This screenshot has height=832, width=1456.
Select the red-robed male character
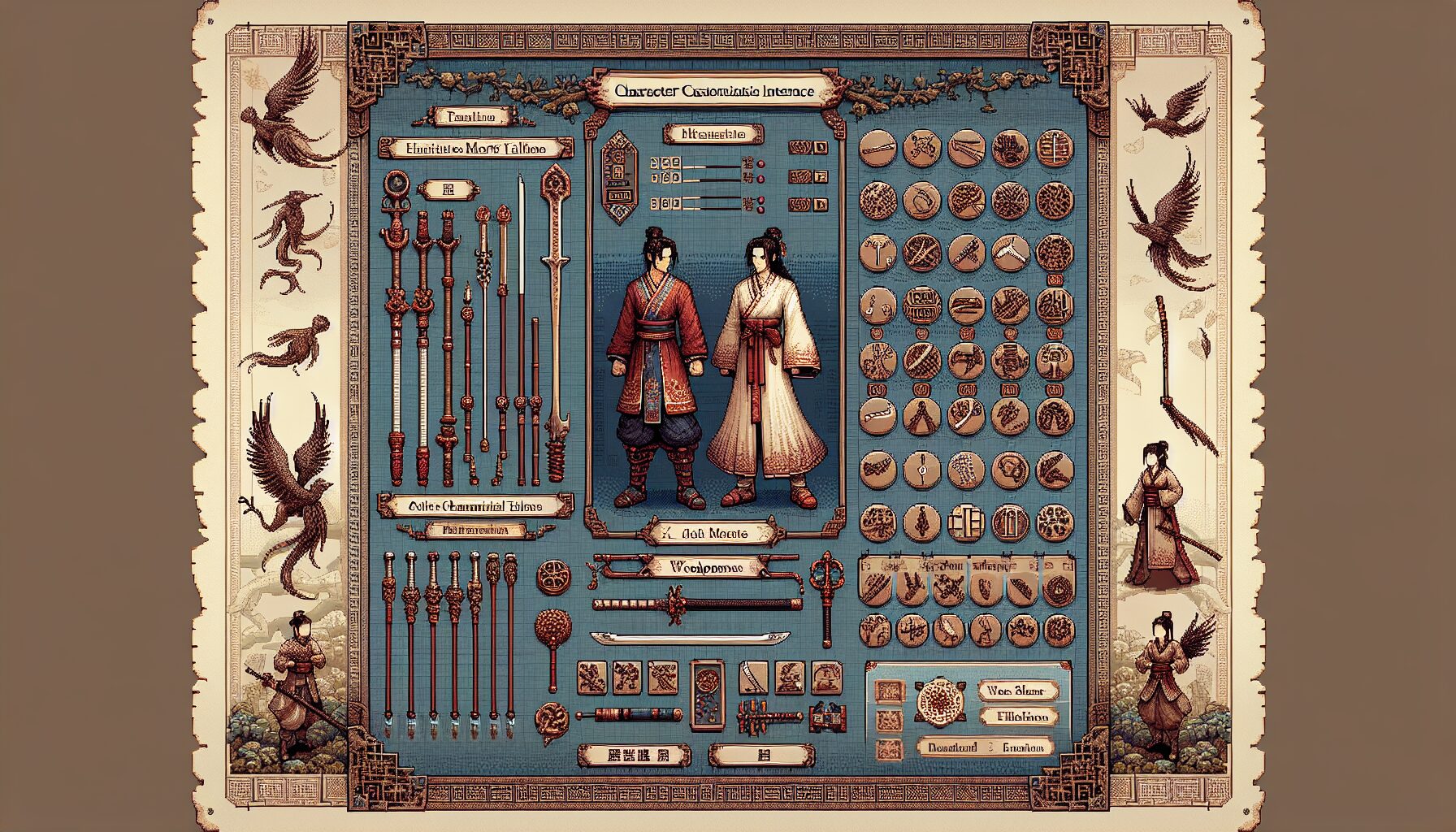pos(656,366)
